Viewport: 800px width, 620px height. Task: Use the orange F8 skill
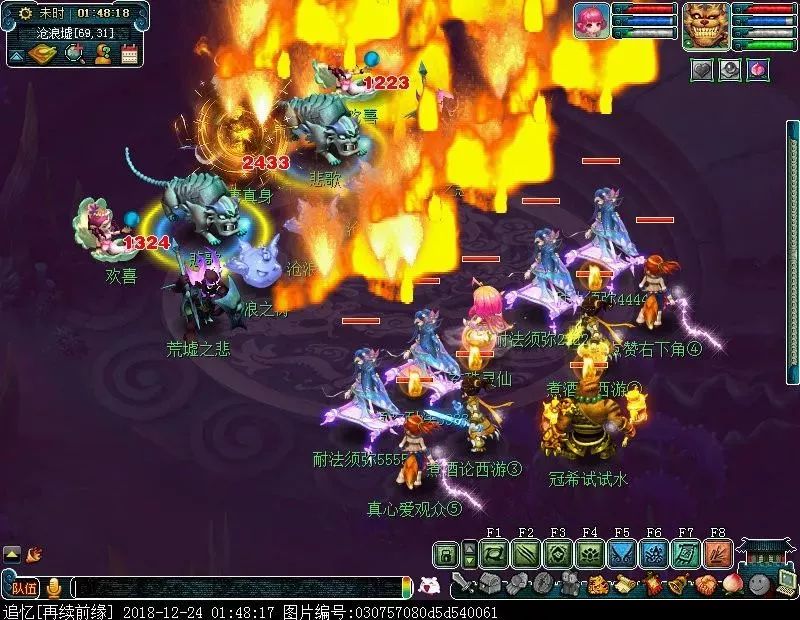point(718,554)
